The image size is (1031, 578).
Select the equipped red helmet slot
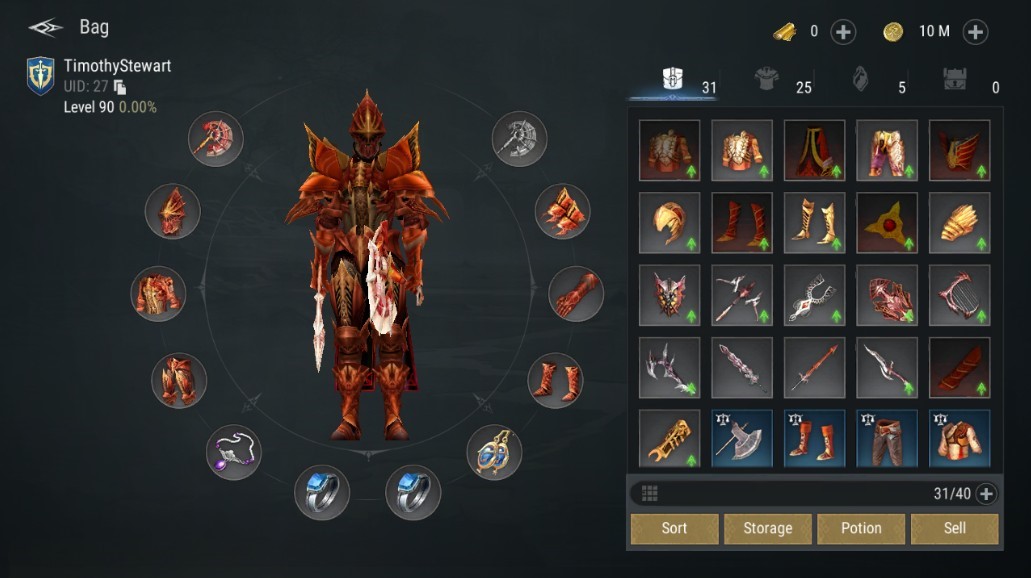coord(172,211)
